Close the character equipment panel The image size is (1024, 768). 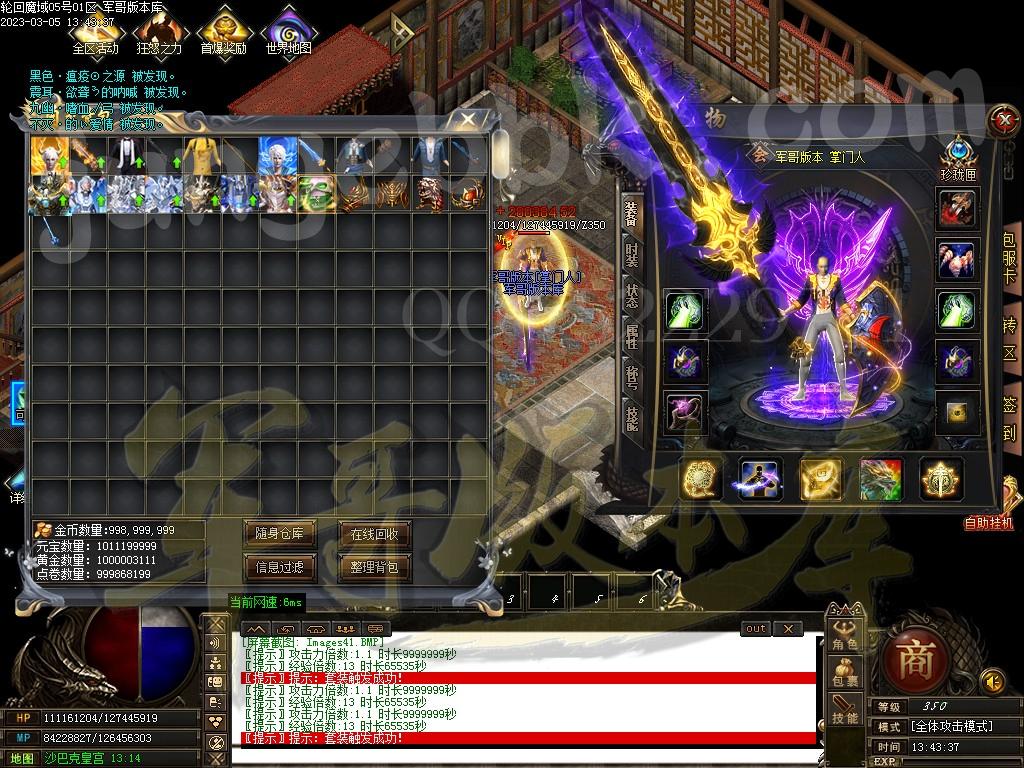coord(1001,121)
